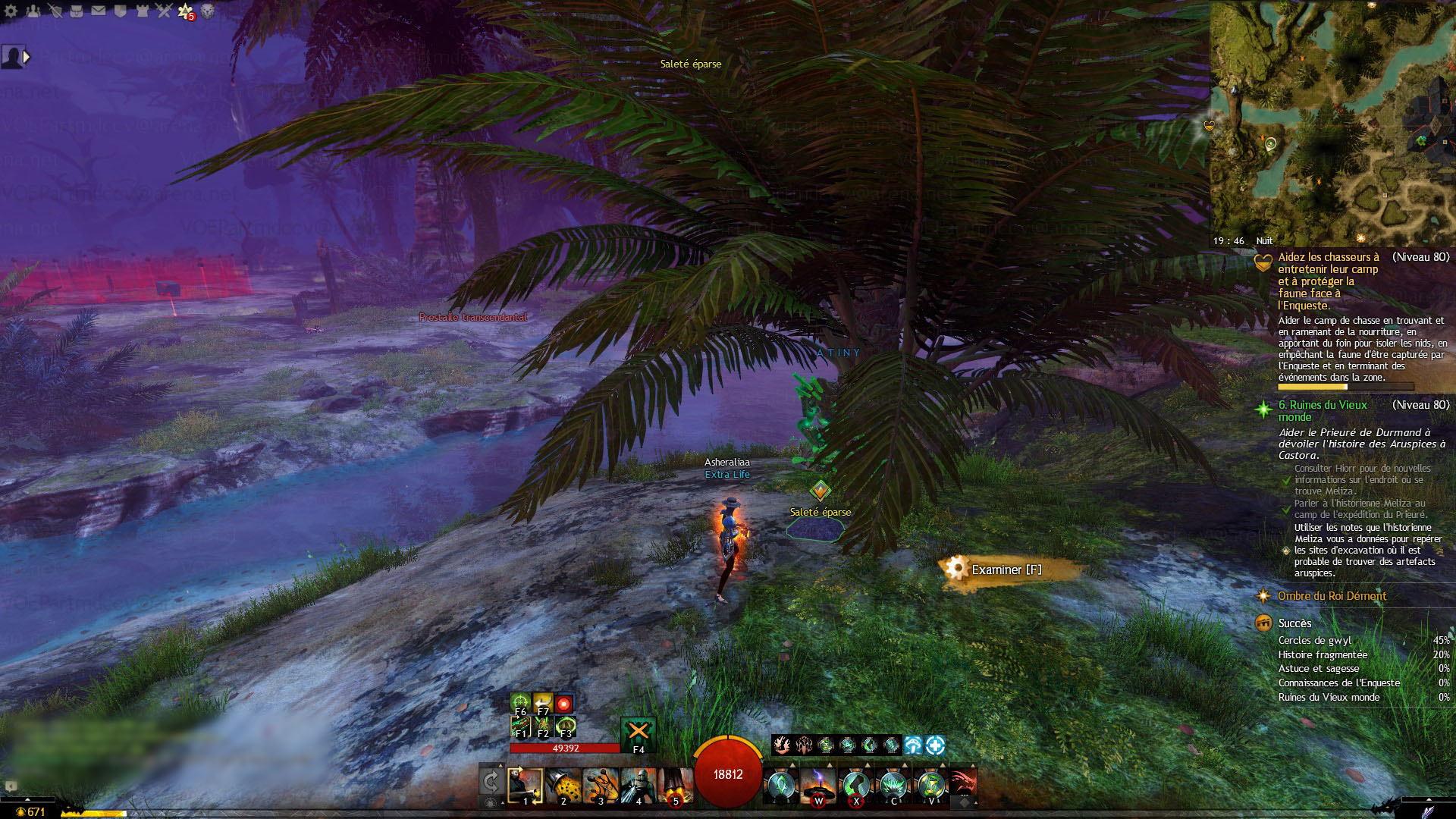Open the guild shield panel
1456x819 pixels.
(121, 11)
